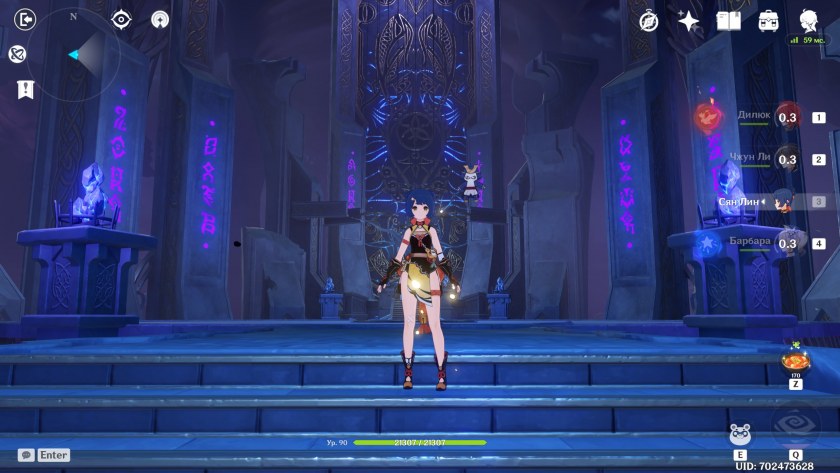Open the chat speech bubble

point(26,455)
